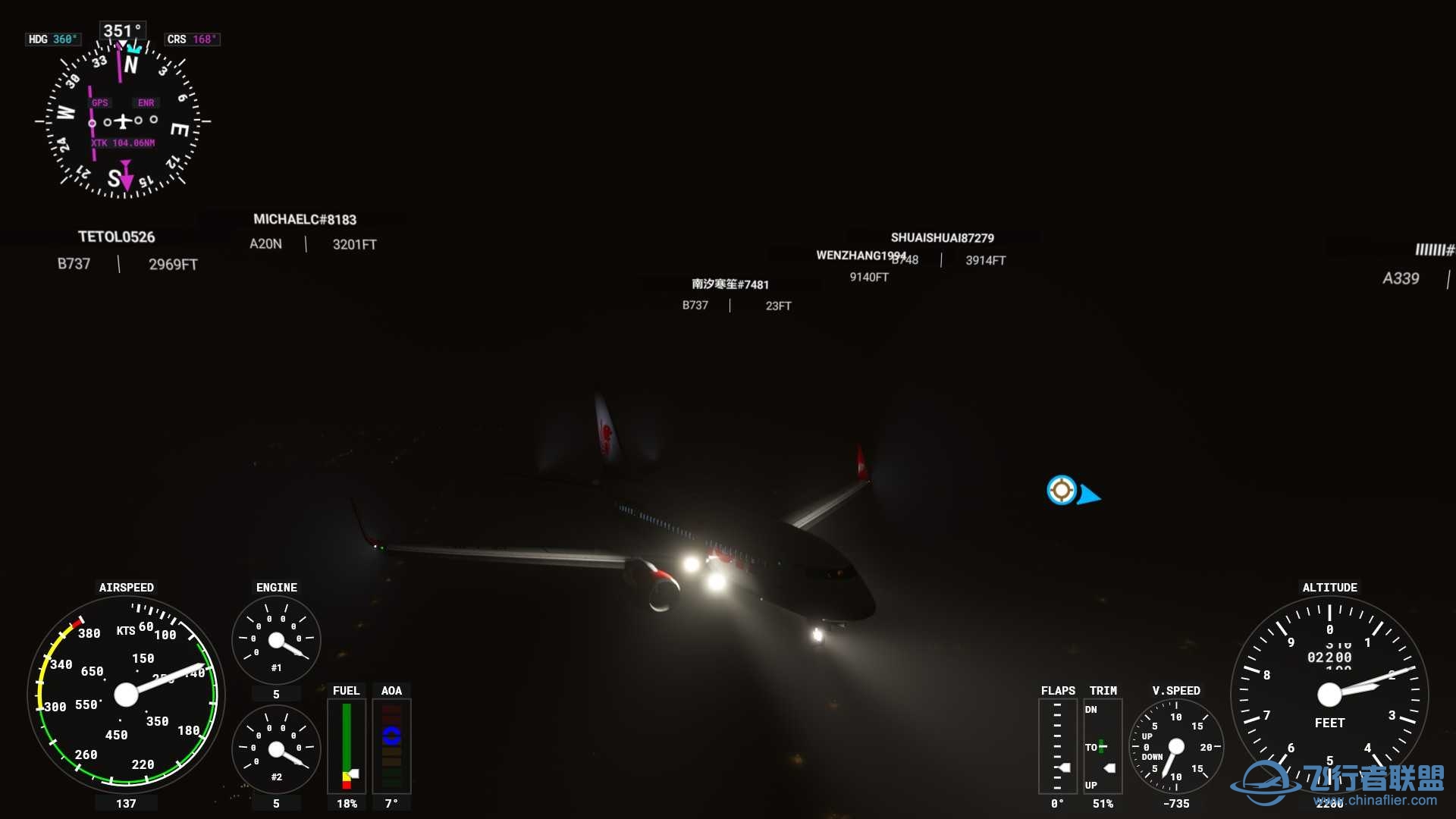Select the aircraft symbol at the HSI center
Screen dimensions: 1456x819
121,121
